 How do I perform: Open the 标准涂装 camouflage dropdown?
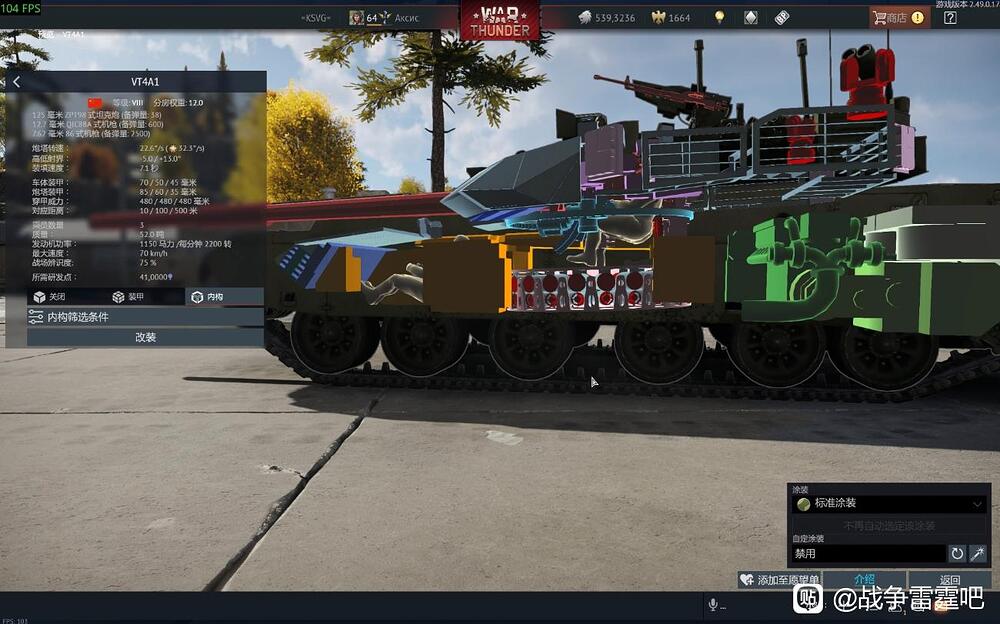click(890, 504)
